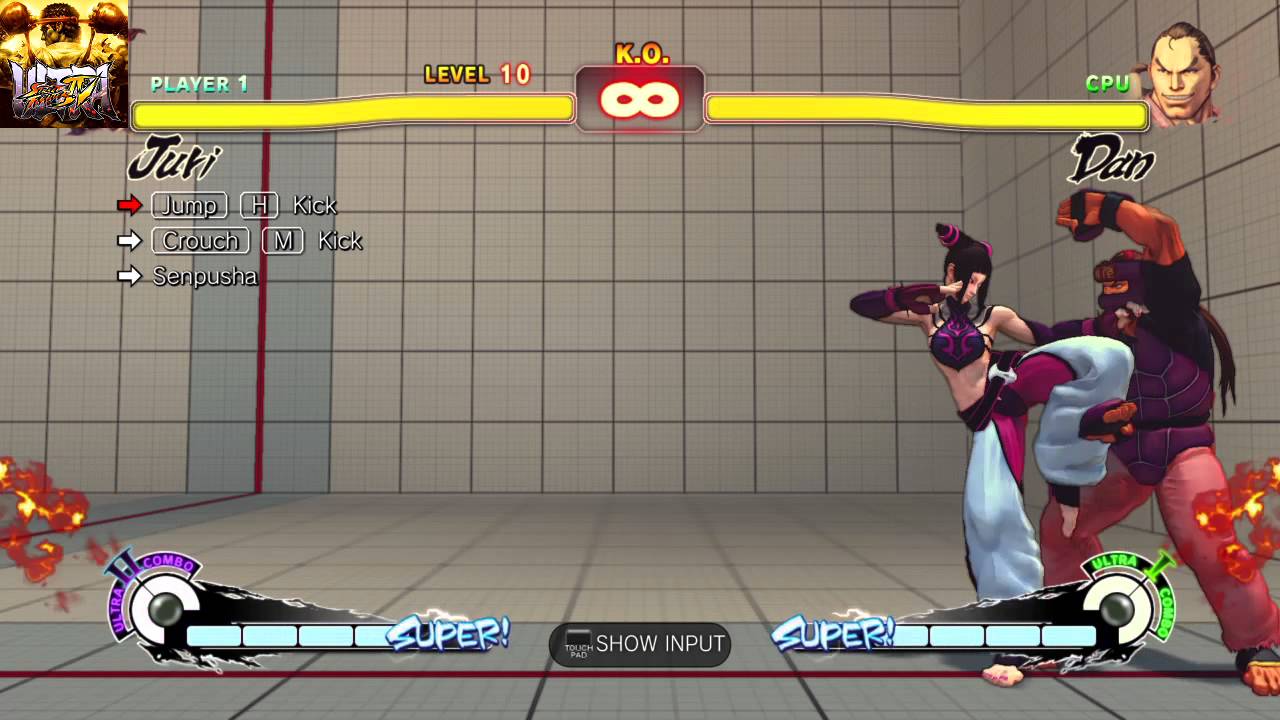Click the right Ultra Combo gauge icon

coord(1115,608)
